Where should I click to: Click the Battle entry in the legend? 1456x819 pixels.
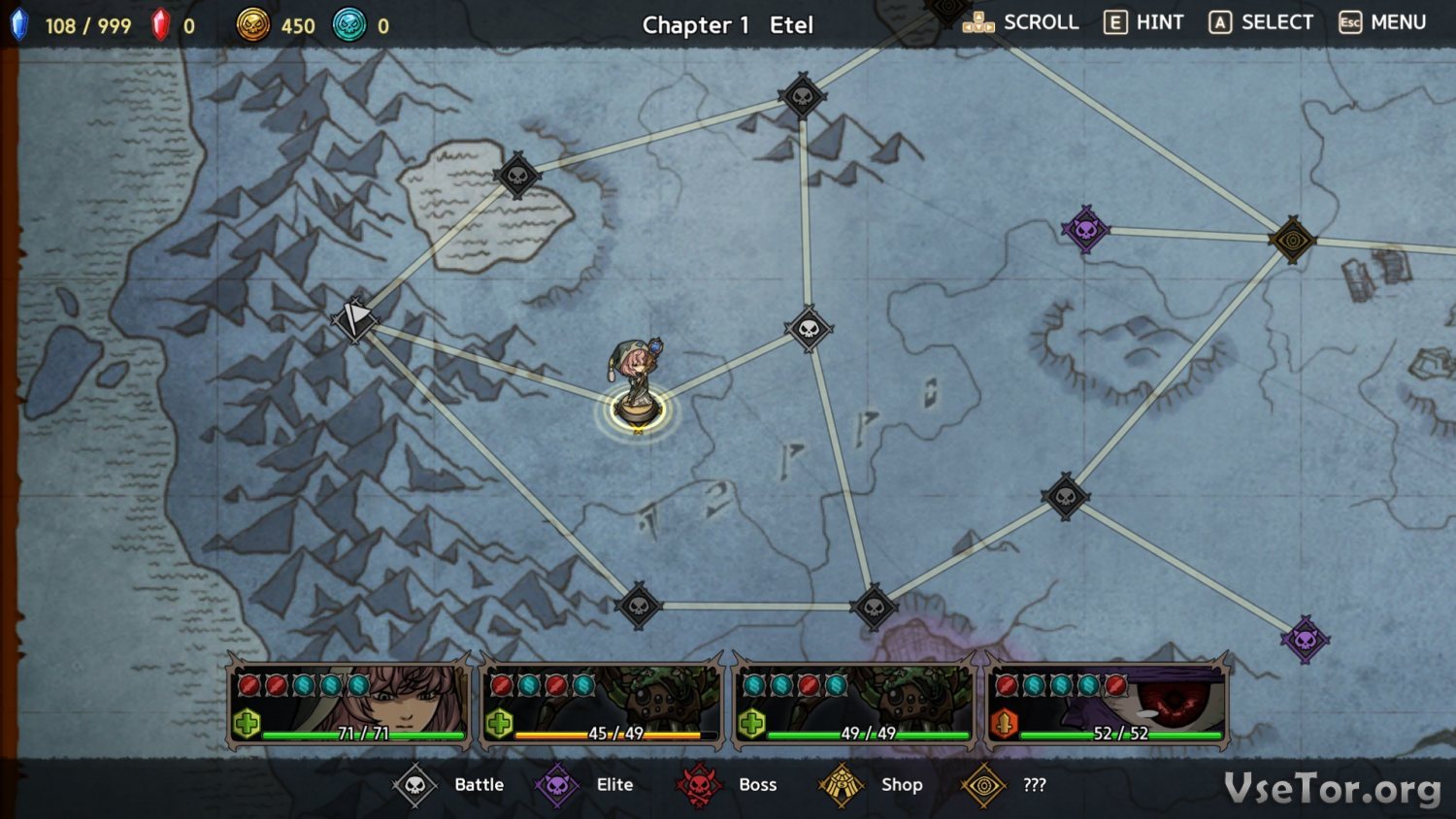449,785
